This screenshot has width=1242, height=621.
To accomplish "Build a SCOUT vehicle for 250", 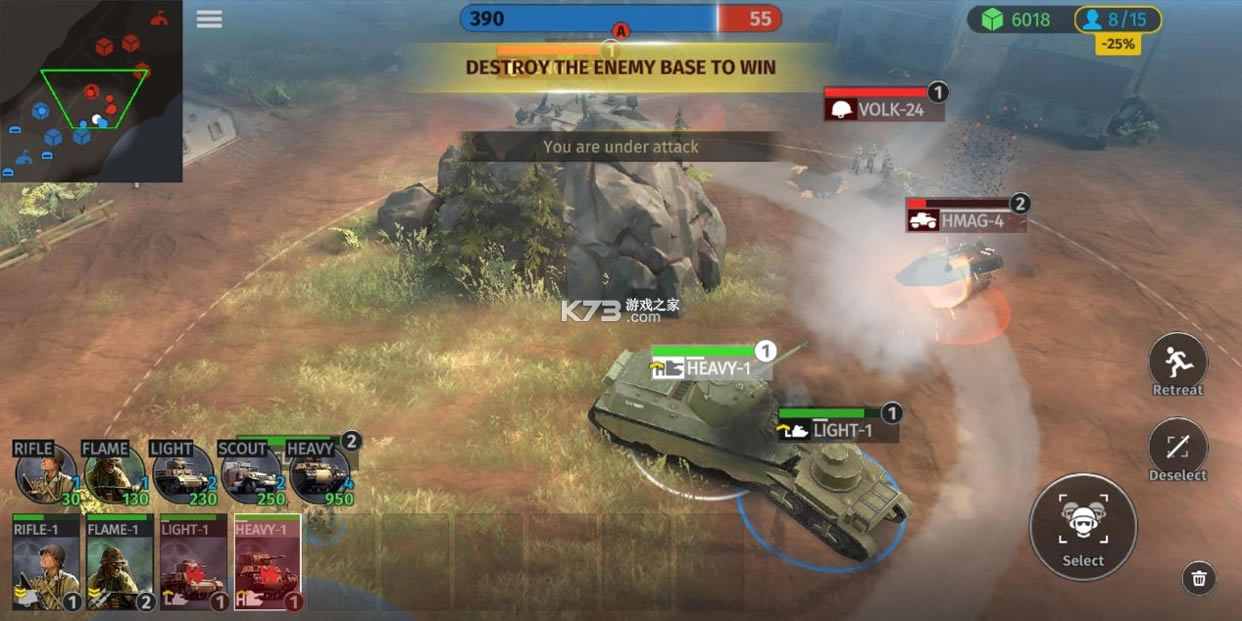I will coord(250,472).
